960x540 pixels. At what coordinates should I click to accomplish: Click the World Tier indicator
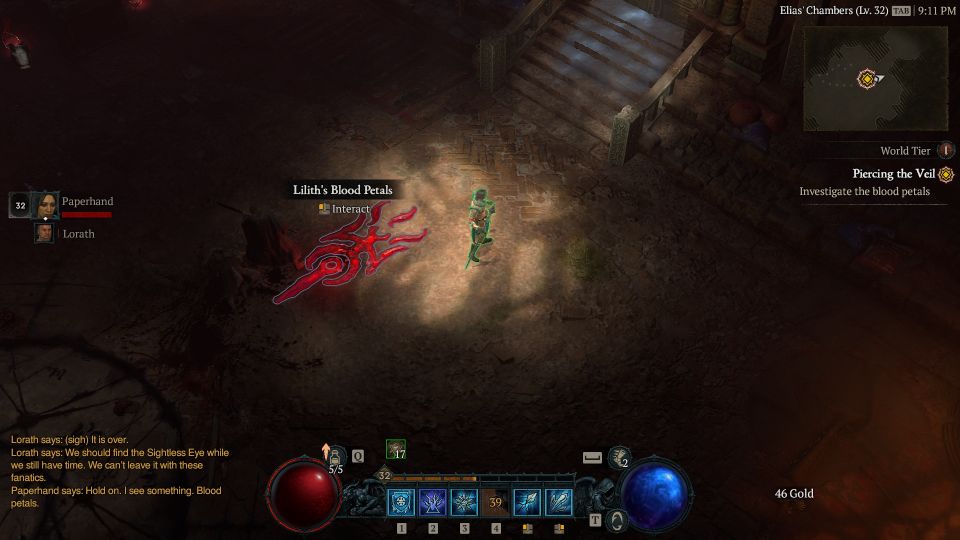[x=946, y=151]
